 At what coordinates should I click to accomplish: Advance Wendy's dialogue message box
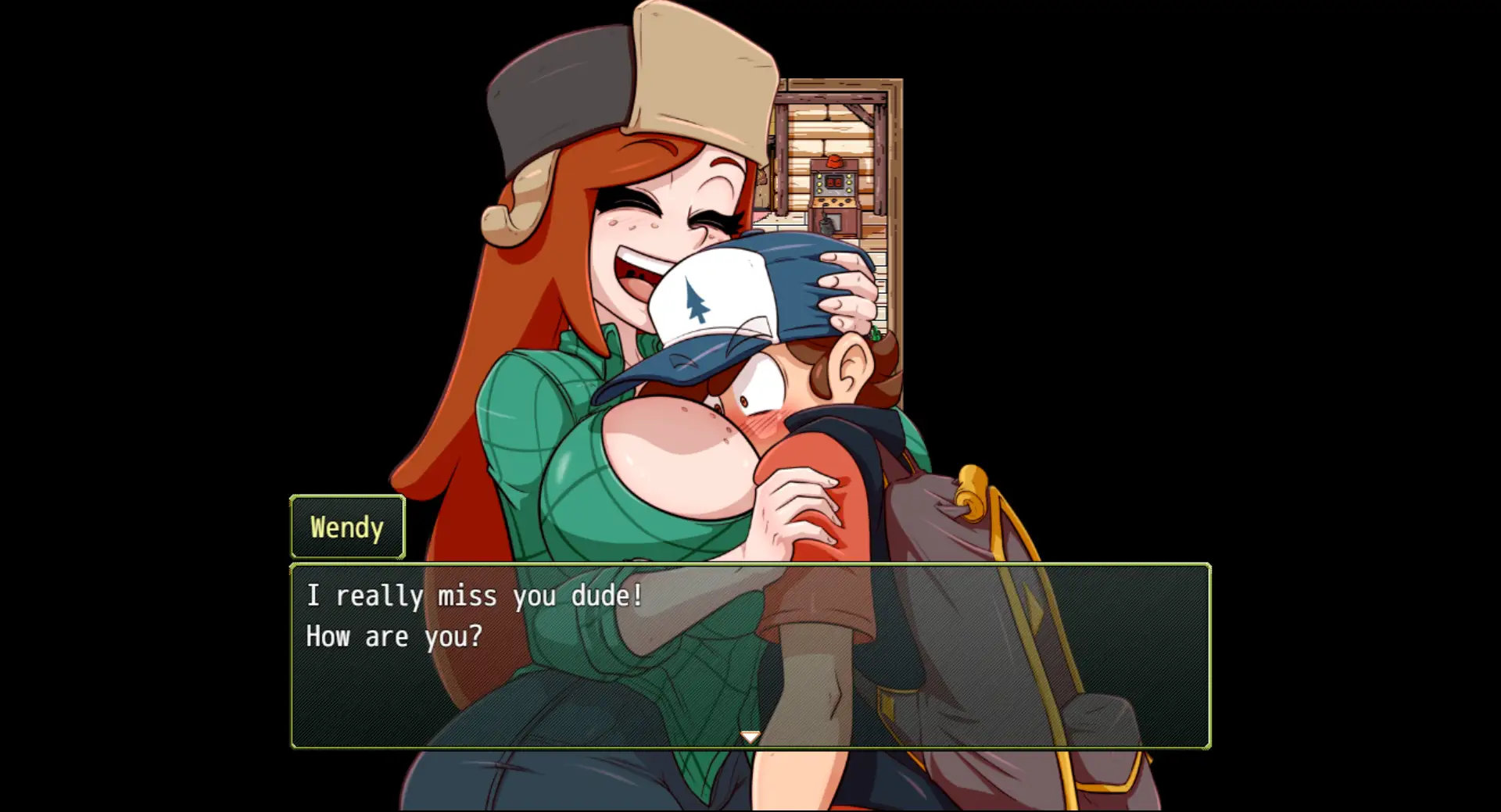750,655
